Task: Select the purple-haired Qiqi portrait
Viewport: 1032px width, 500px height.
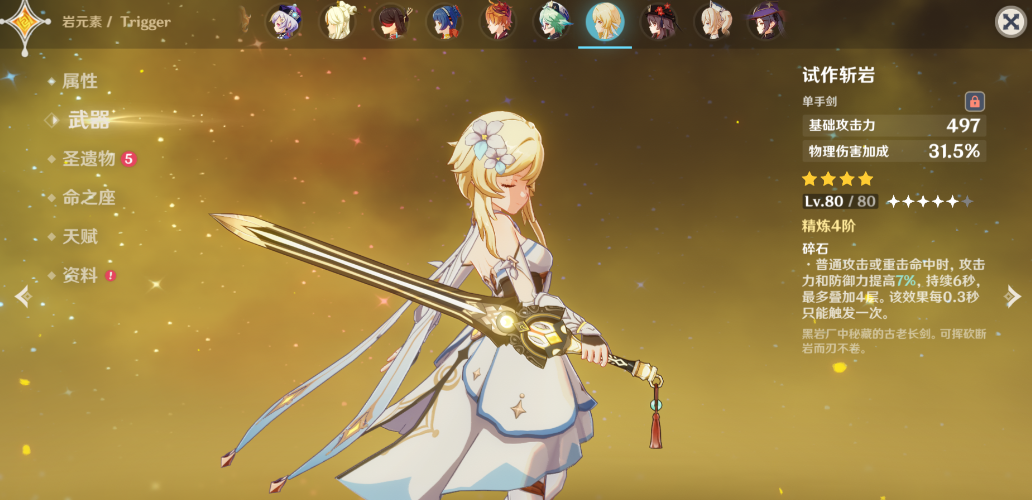Action: pos(284,22)
